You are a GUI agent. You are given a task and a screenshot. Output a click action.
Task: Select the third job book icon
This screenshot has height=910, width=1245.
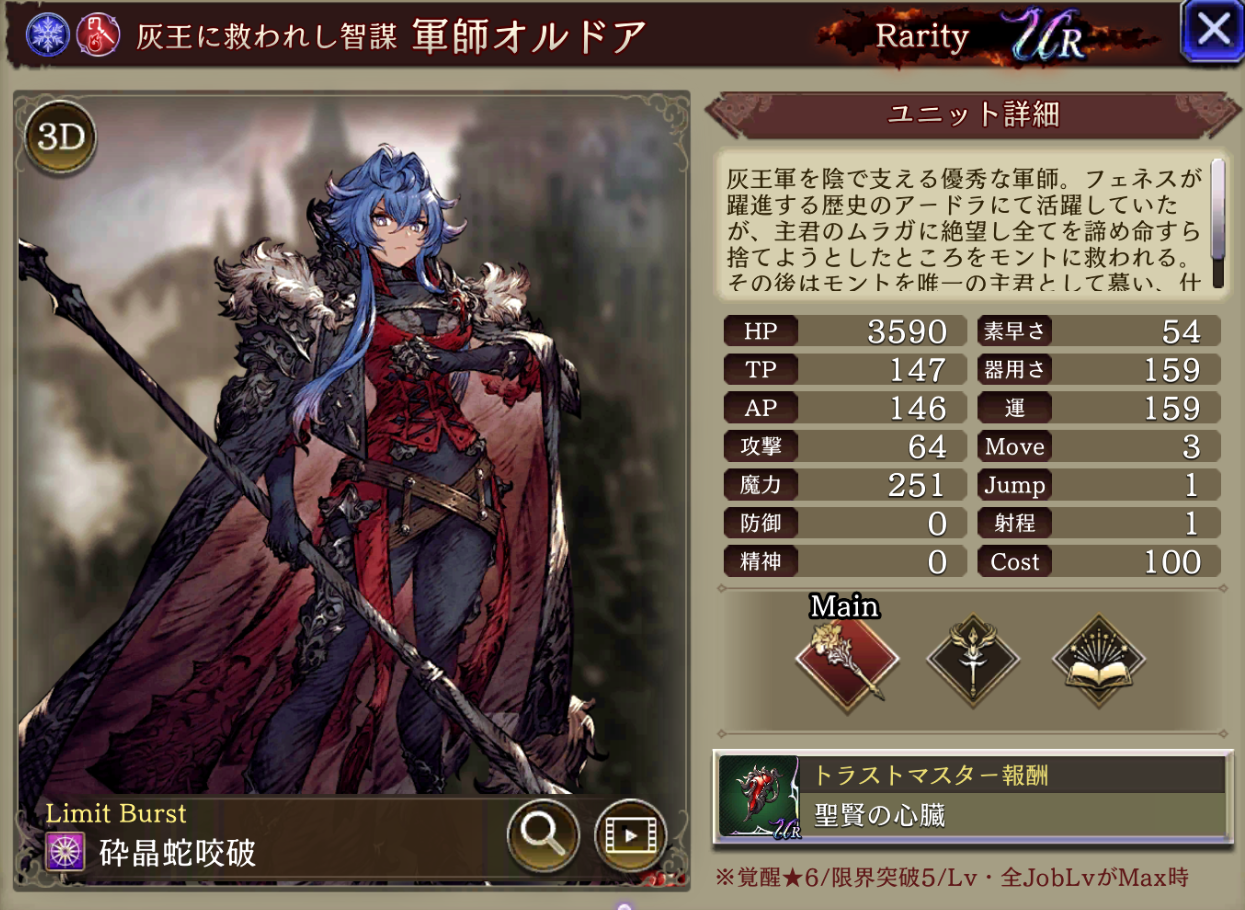pyautogui.click(x=1098, y=658)
